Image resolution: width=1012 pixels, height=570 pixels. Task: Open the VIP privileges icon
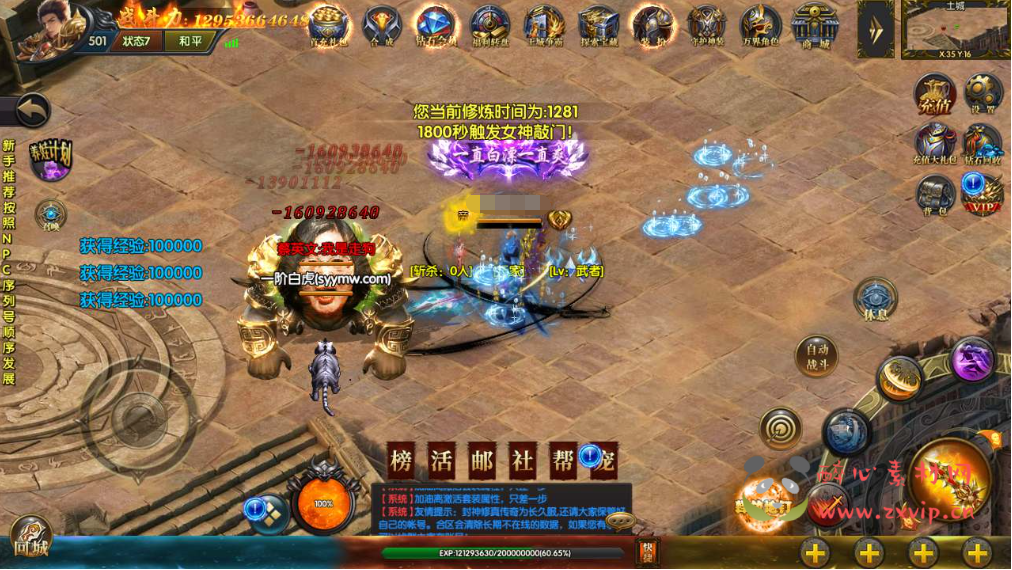(x=983, y=194)
